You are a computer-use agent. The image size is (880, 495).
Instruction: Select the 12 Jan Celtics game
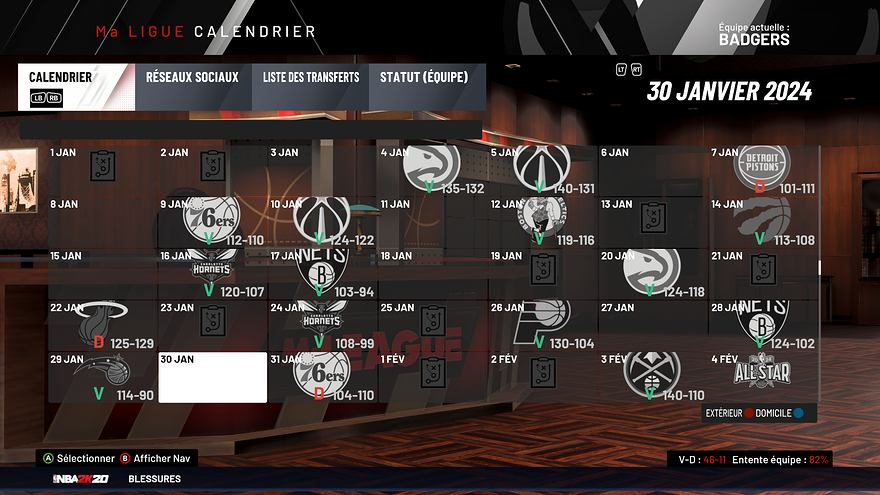tap(543, 222)
